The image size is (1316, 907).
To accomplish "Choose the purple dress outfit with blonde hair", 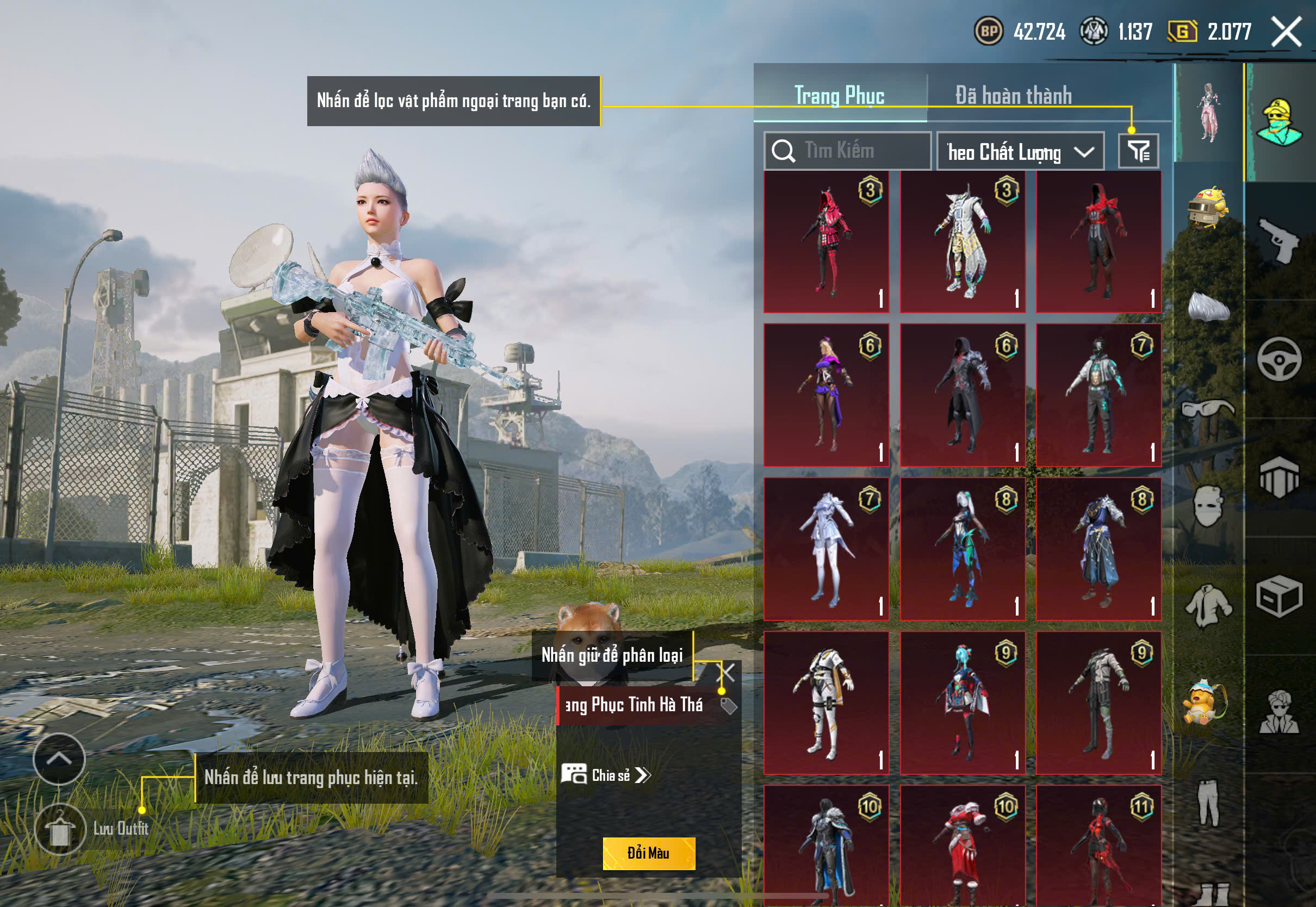I will (826, 395).
